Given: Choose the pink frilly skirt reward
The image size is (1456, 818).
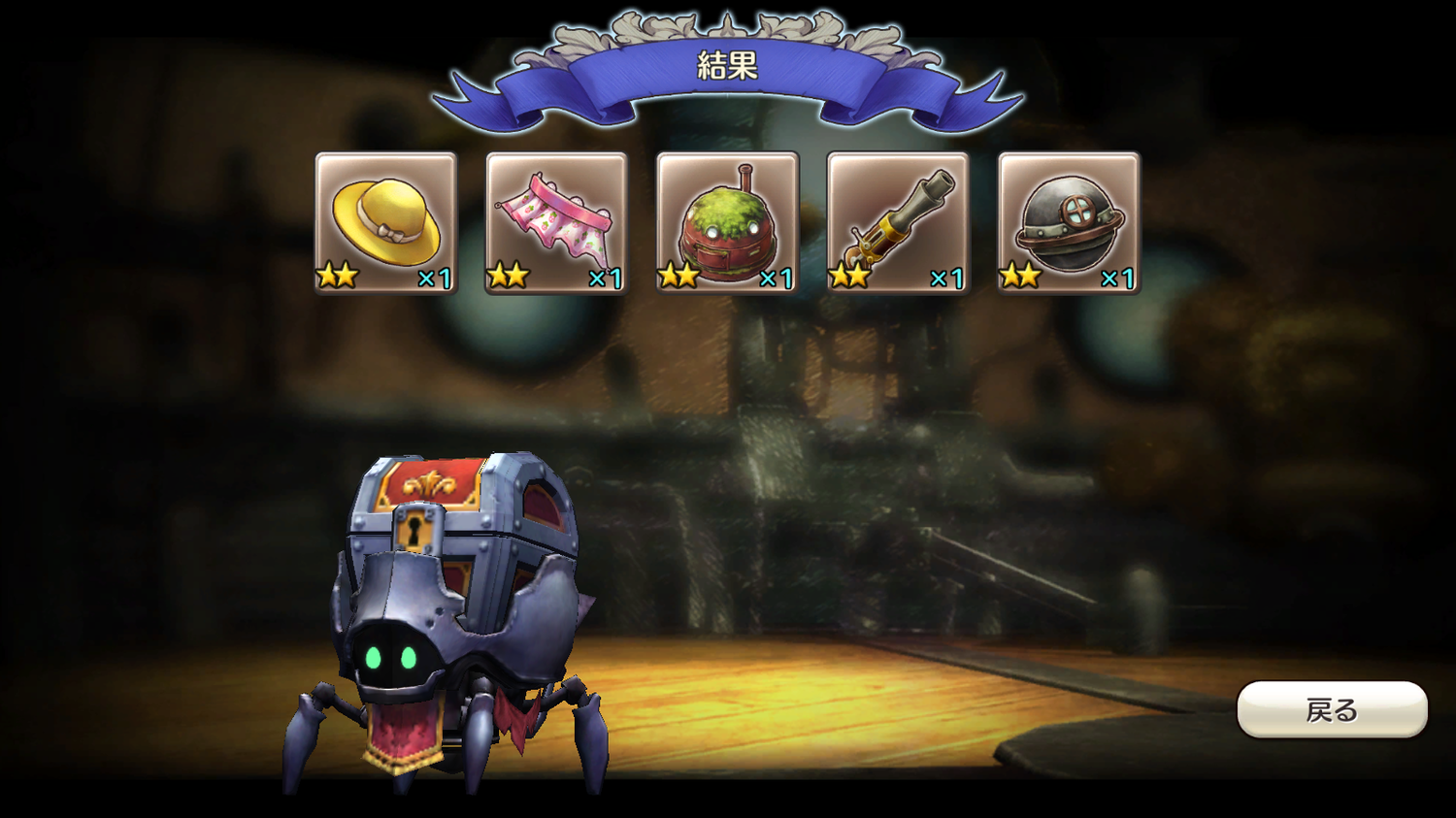Looking at the screenshot, I should [556, 222].
